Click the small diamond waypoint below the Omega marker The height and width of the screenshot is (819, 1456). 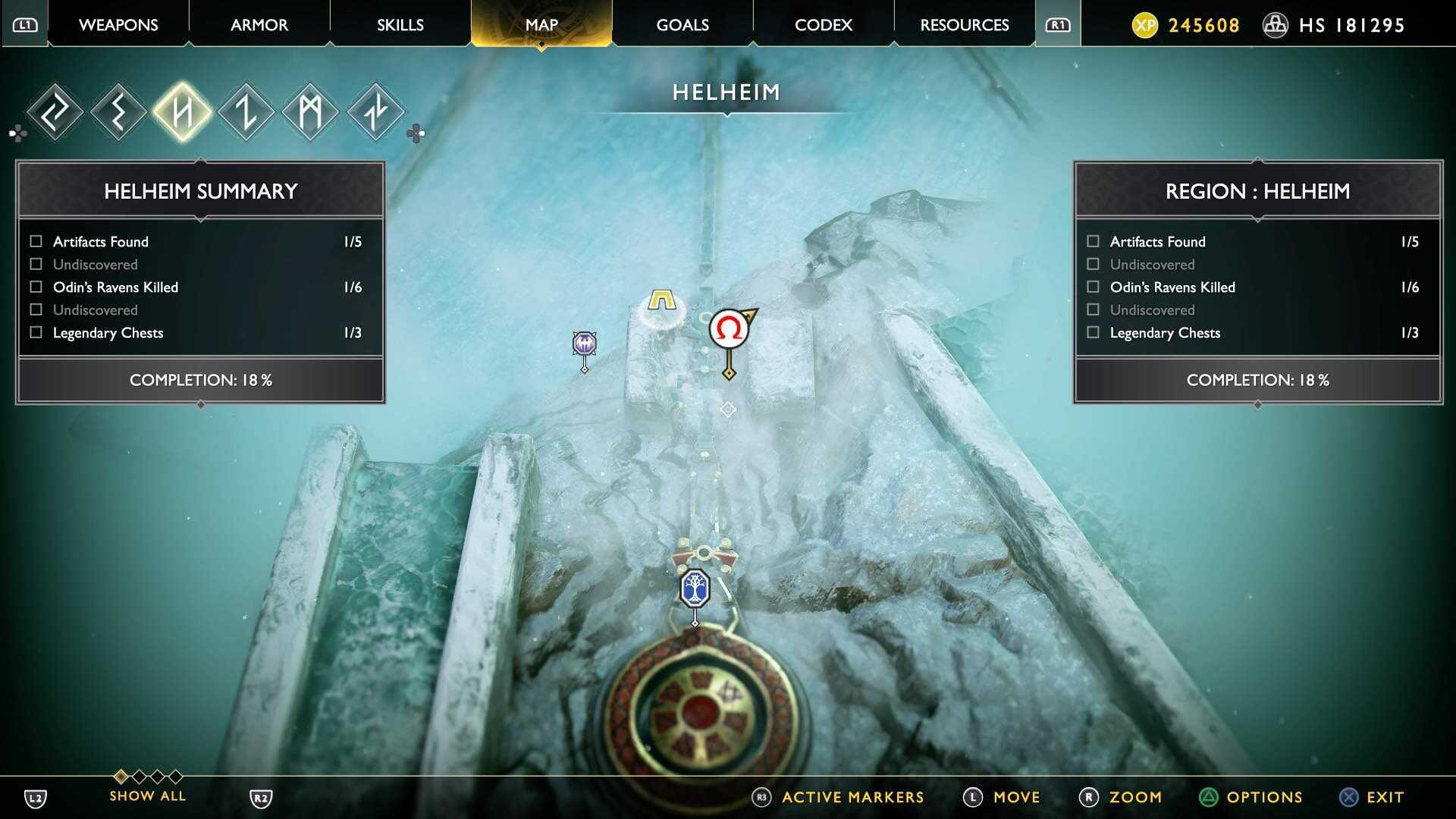[x=728, y=409]
